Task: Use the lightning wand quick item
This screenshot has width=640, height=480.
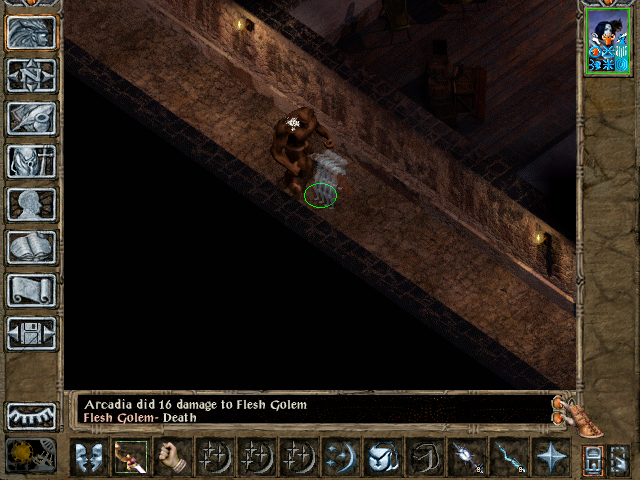Action: point(507,458)
